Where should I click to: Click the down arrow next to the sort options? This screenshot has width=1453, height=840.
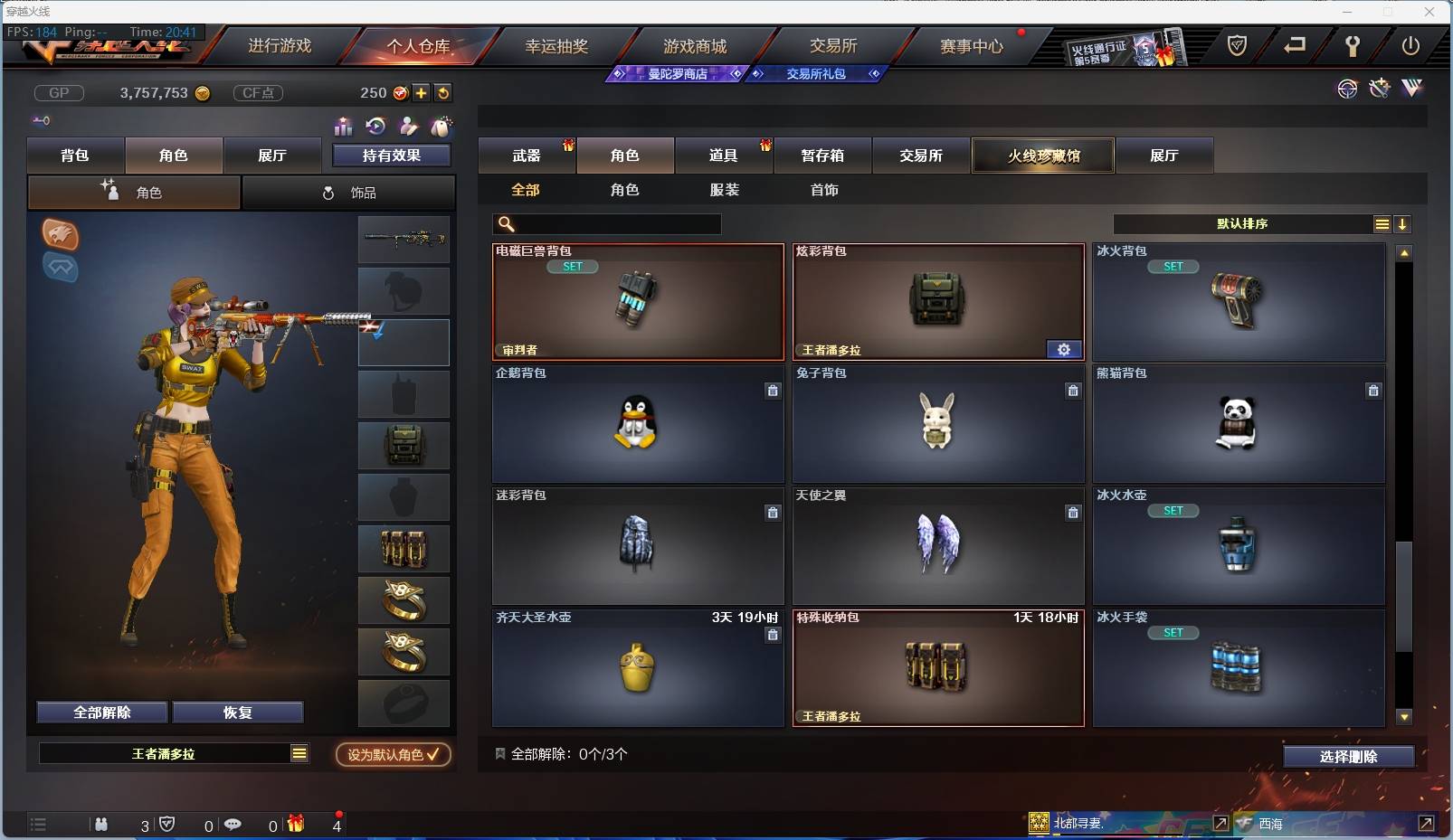pos(1403,223)
